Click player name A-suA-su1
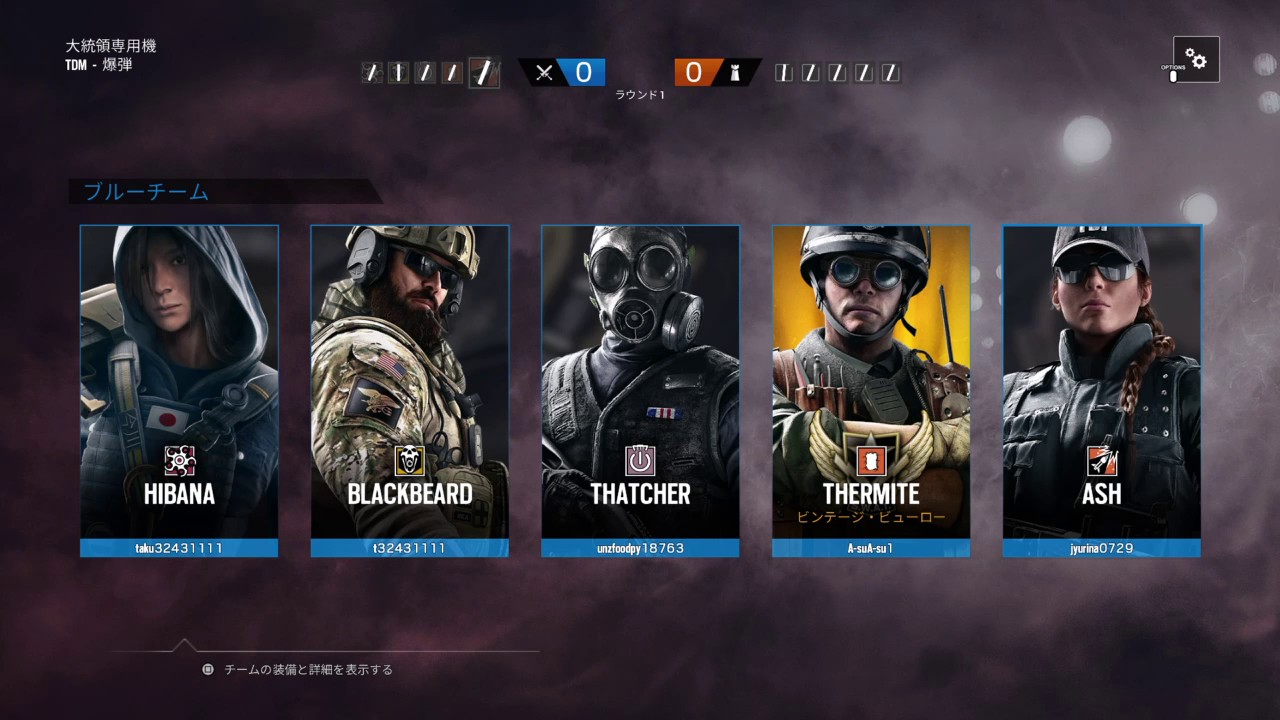The width and height of the screenshot is (1280, 720). click(871, 548)
